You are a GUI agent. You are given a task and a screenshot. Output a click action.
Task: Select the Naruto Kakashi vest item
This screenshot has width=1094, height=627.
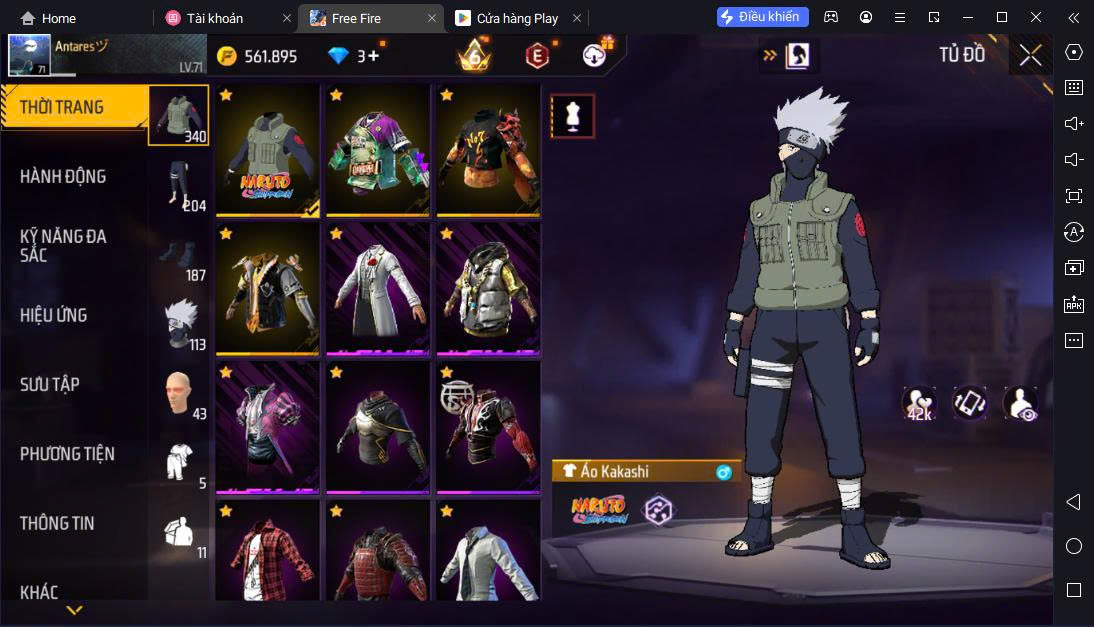(x=267, y=150)
